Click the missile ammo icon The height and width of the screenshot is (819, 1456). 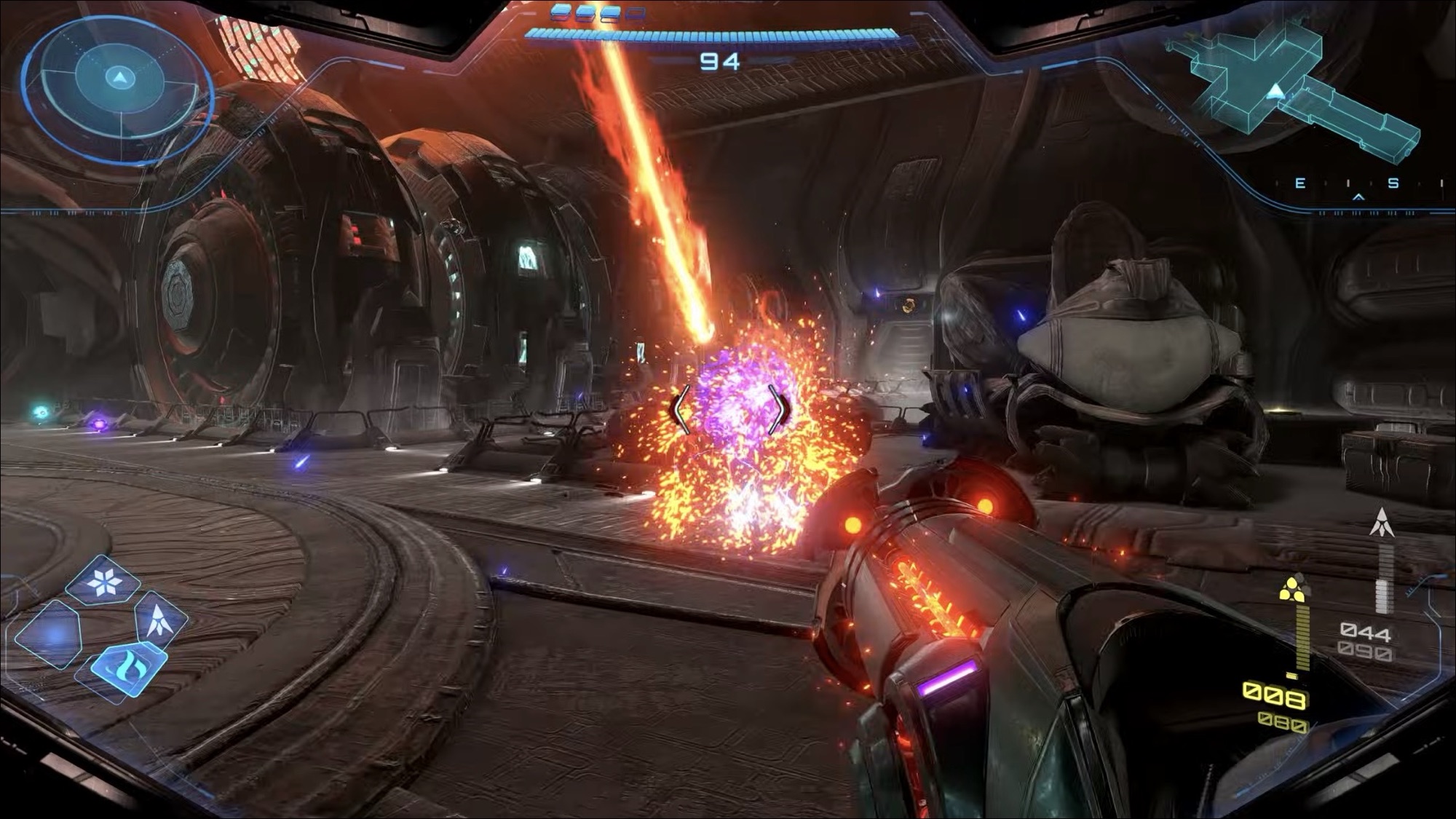pos(1381,523)
